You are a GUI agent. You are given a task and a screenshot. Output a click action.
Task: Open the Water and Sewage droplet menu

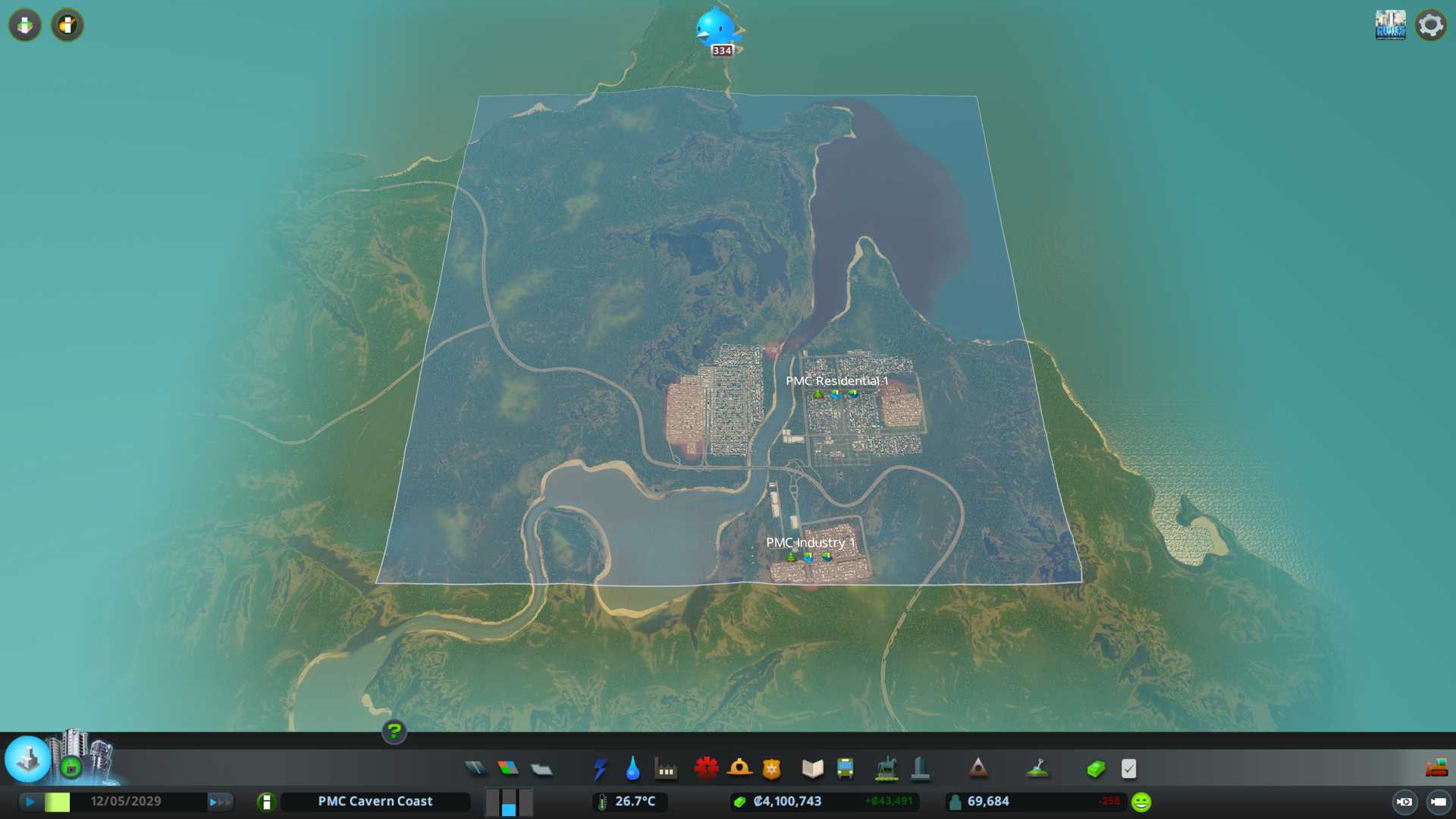click(x=632, y=769)
